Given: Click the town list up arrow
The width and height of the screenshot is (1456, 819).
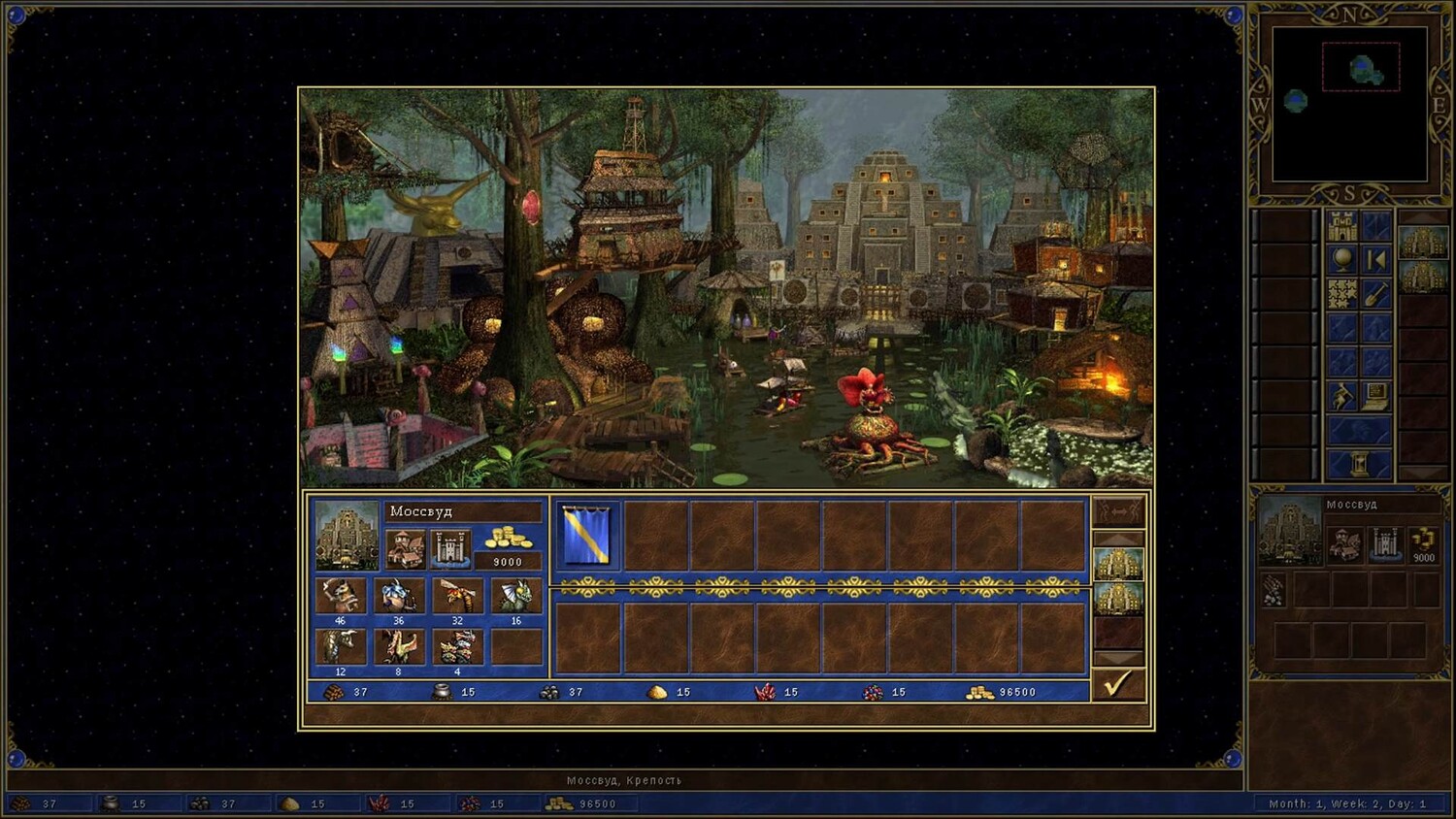Looking at the screenshot, I should 1118,537.
